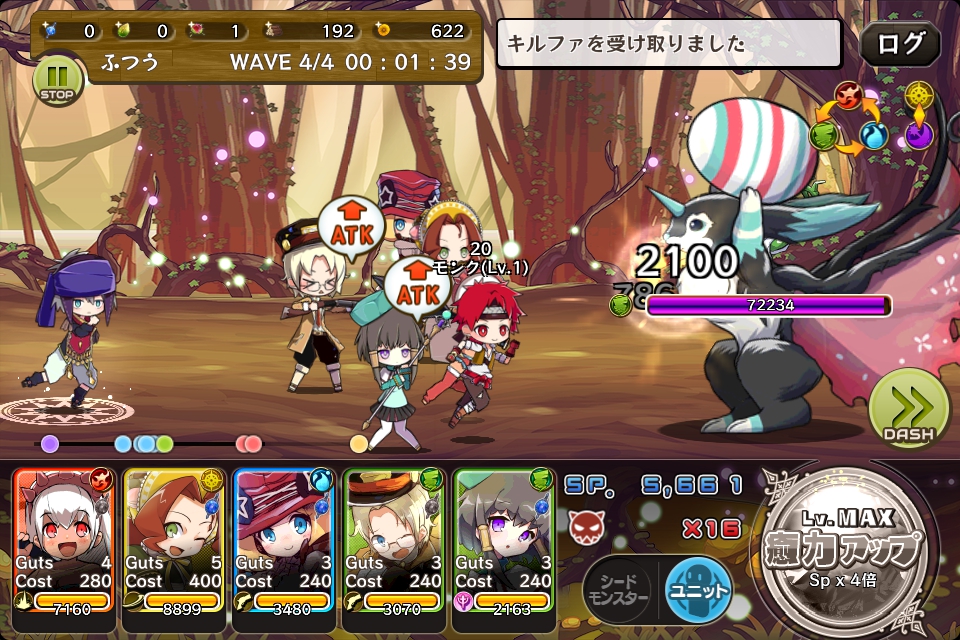The image size is (960, 640).
Task: Summon the white-haired red unit costing 280
Action: coord(65,540)
